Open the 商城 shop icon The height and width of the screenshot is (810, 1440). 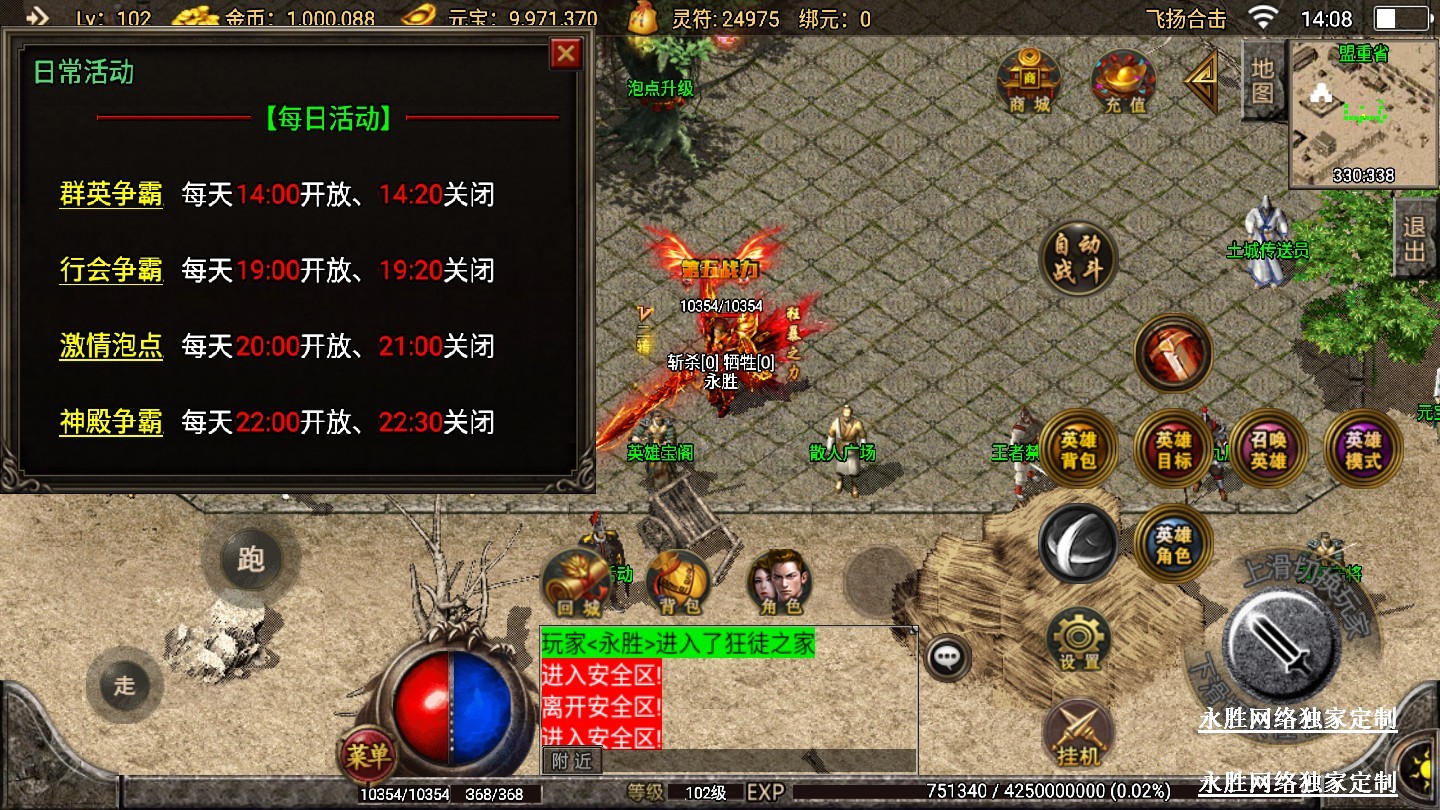point(1029,80)
